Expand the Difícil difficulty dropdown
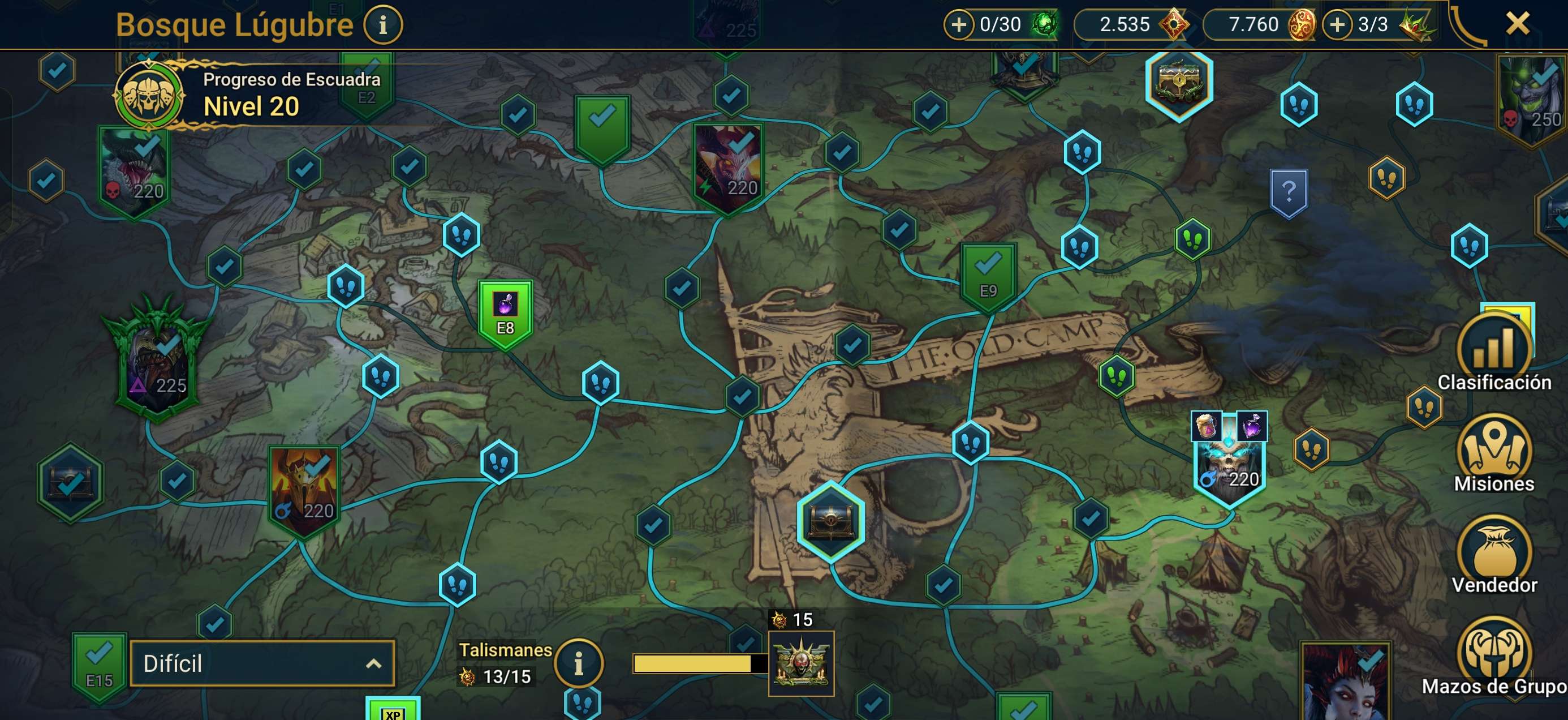Image resolution: width=1568 pixels, height=720 pixels. 262,663
